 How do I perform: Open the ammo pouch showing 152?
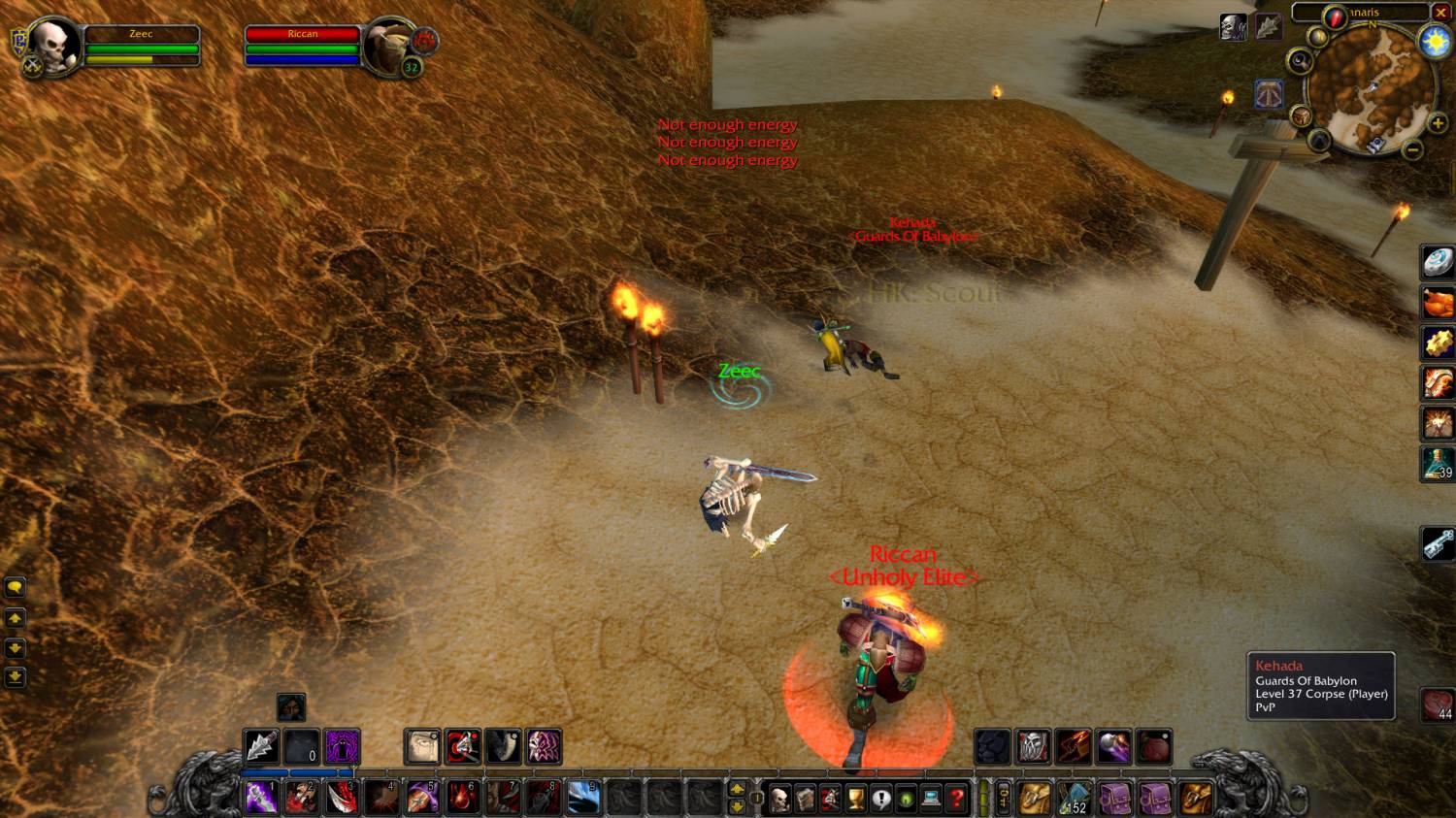[1075, 799]
